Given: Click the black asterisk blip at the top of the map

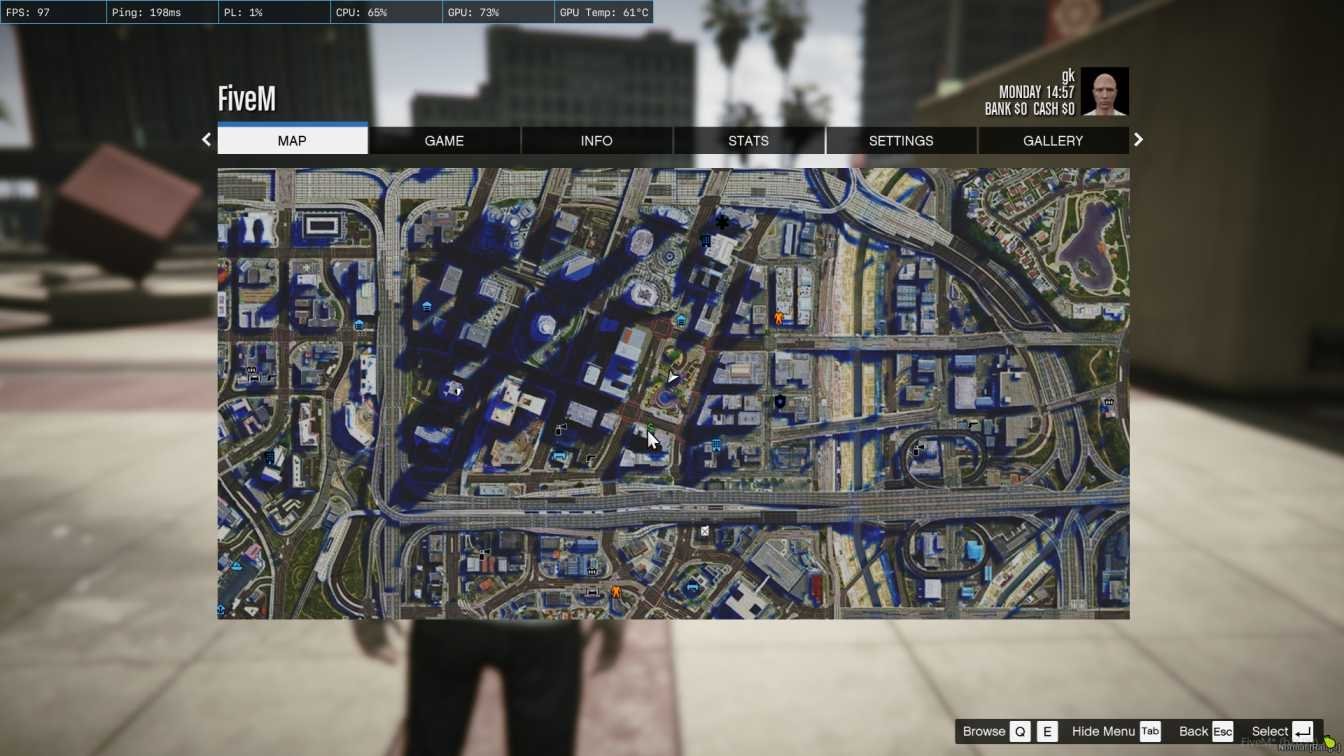Looking at the screenshot, I should tap(722, 221).
